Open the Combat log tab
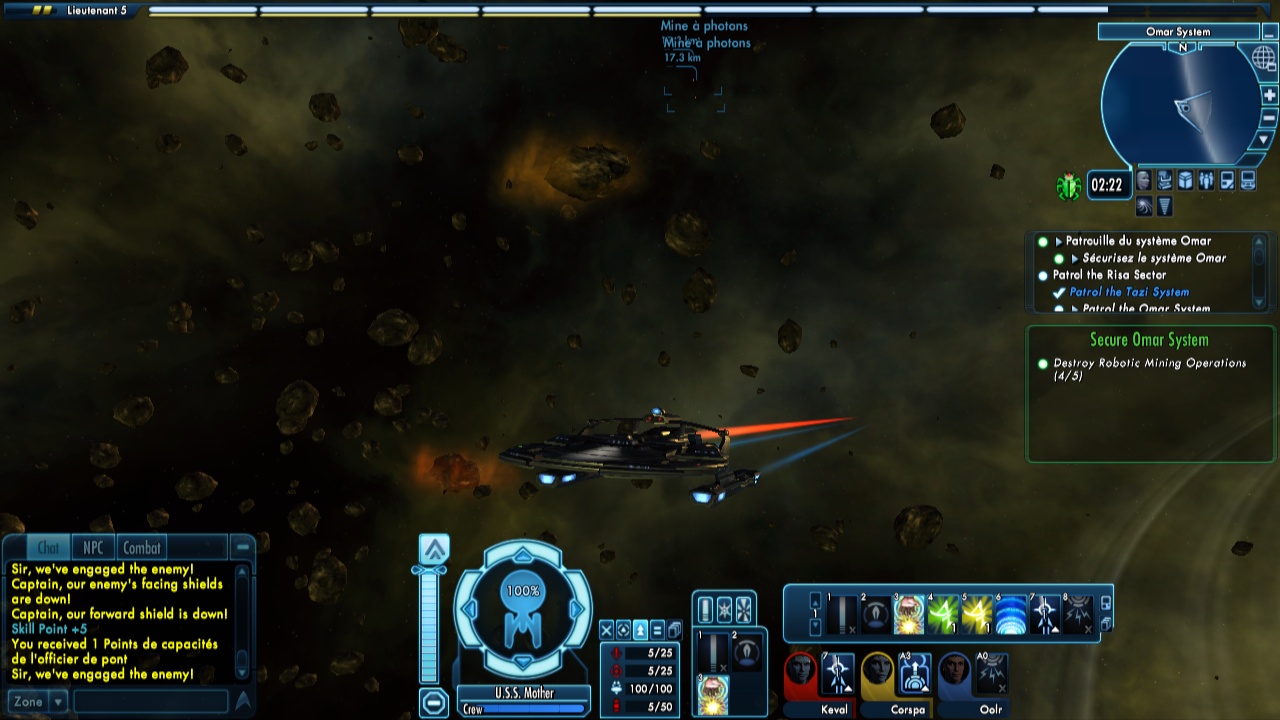The height and width of the screenshot is (720, 1280). (x=141, y=547)
